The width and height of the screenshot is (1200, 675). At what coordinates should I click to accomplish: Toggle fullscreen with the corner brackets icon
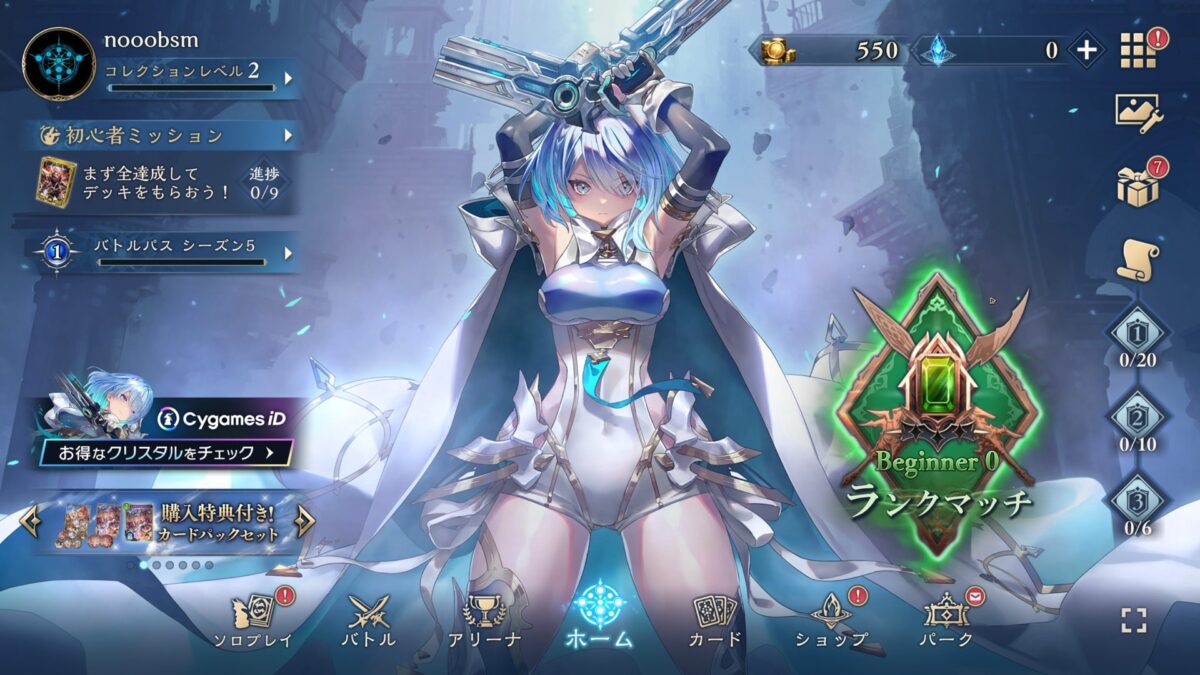(x=1134, y=620)
